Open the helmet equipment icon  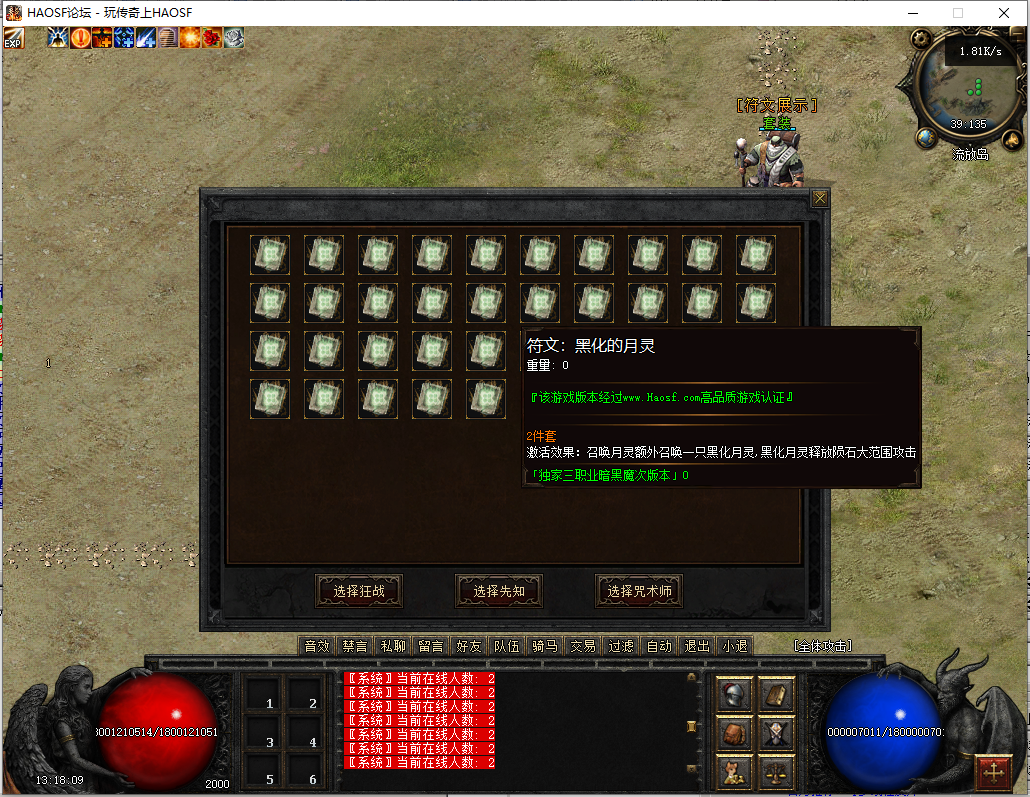coord(736,694)
